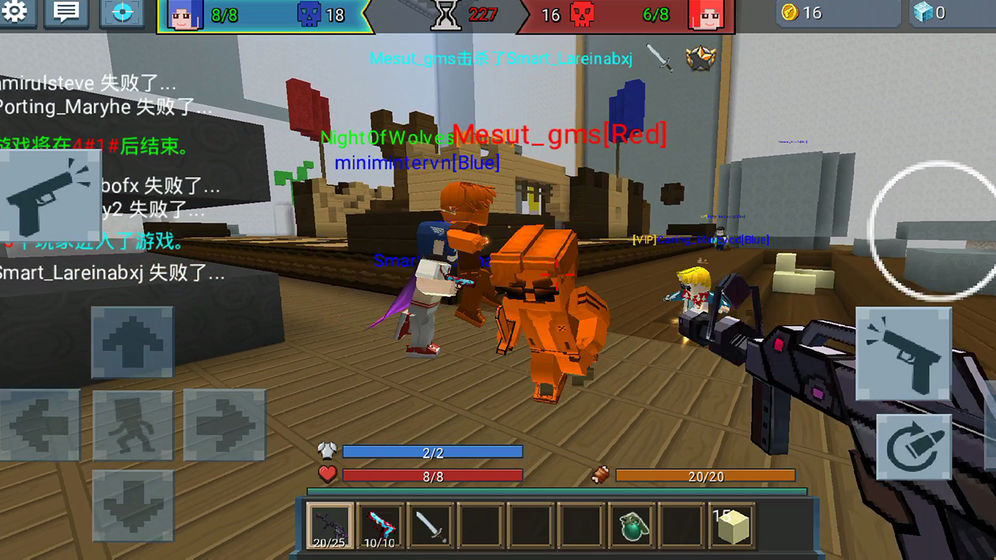Open the chat speech-bubble button
996x560 pixels.
68,13
